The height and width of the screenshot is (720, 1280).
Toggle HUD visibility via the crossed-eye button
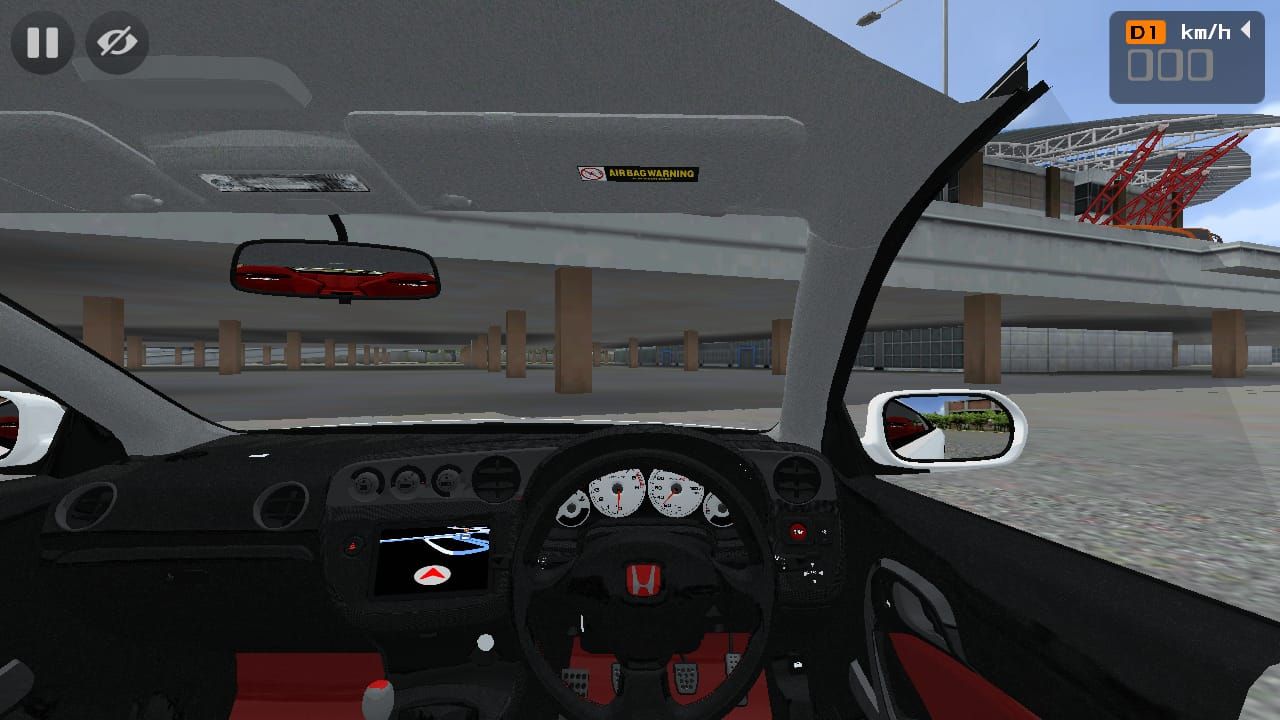(117, 42)
